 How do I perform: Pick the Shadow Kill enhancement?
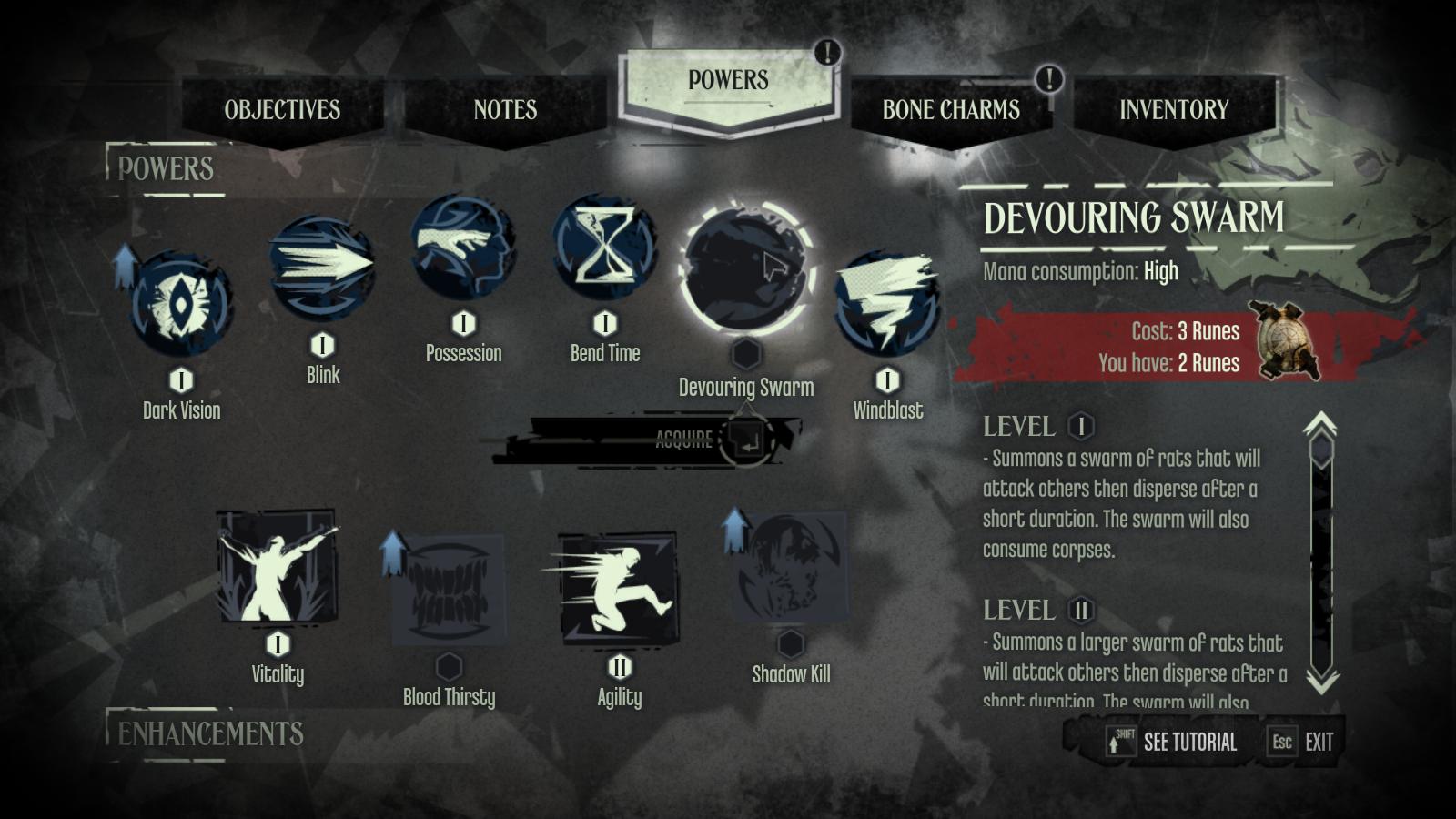(791, 566)
